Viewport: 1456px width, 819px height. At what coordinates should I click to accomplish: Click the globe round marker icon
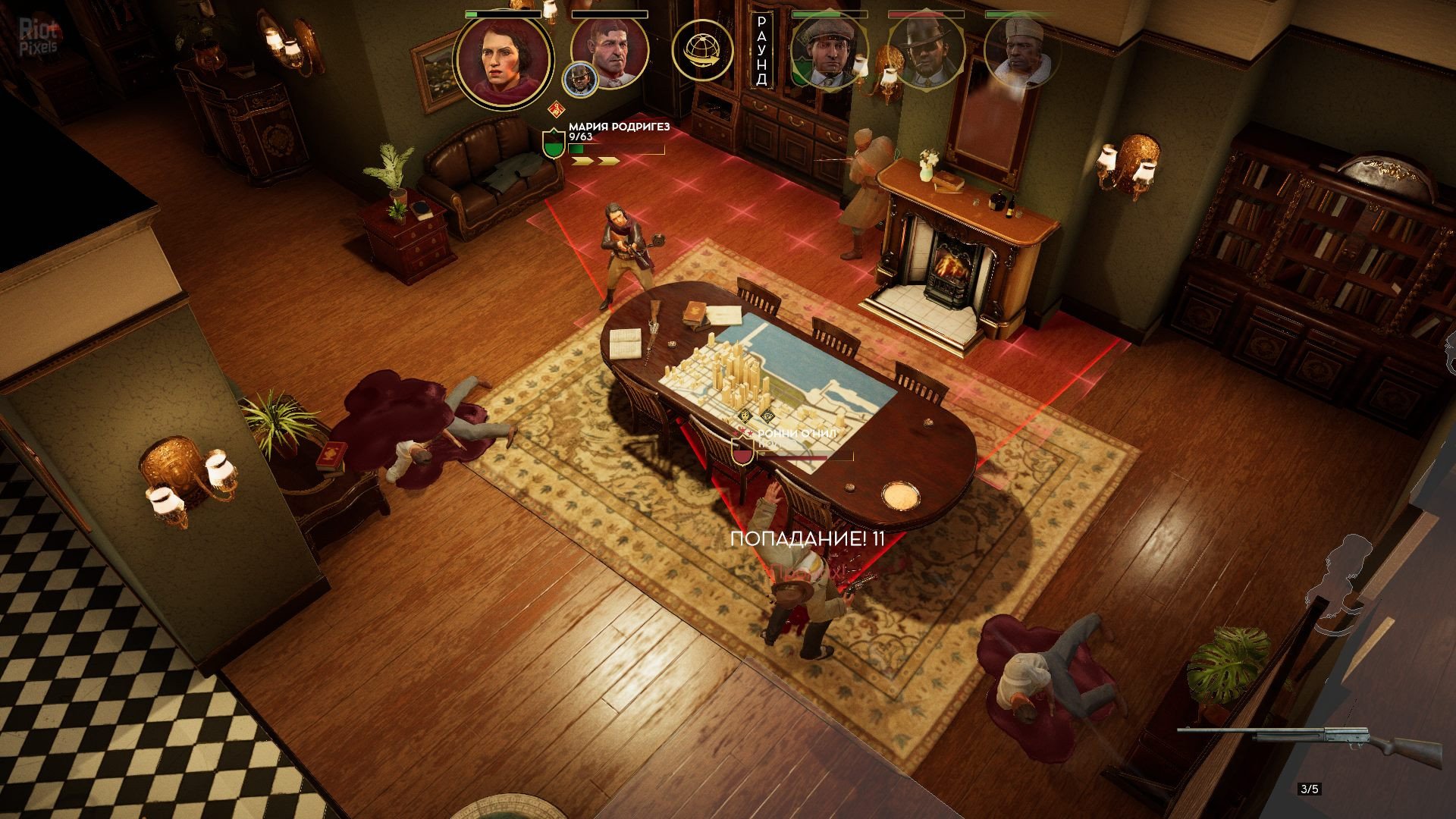[x=701, y=51]
